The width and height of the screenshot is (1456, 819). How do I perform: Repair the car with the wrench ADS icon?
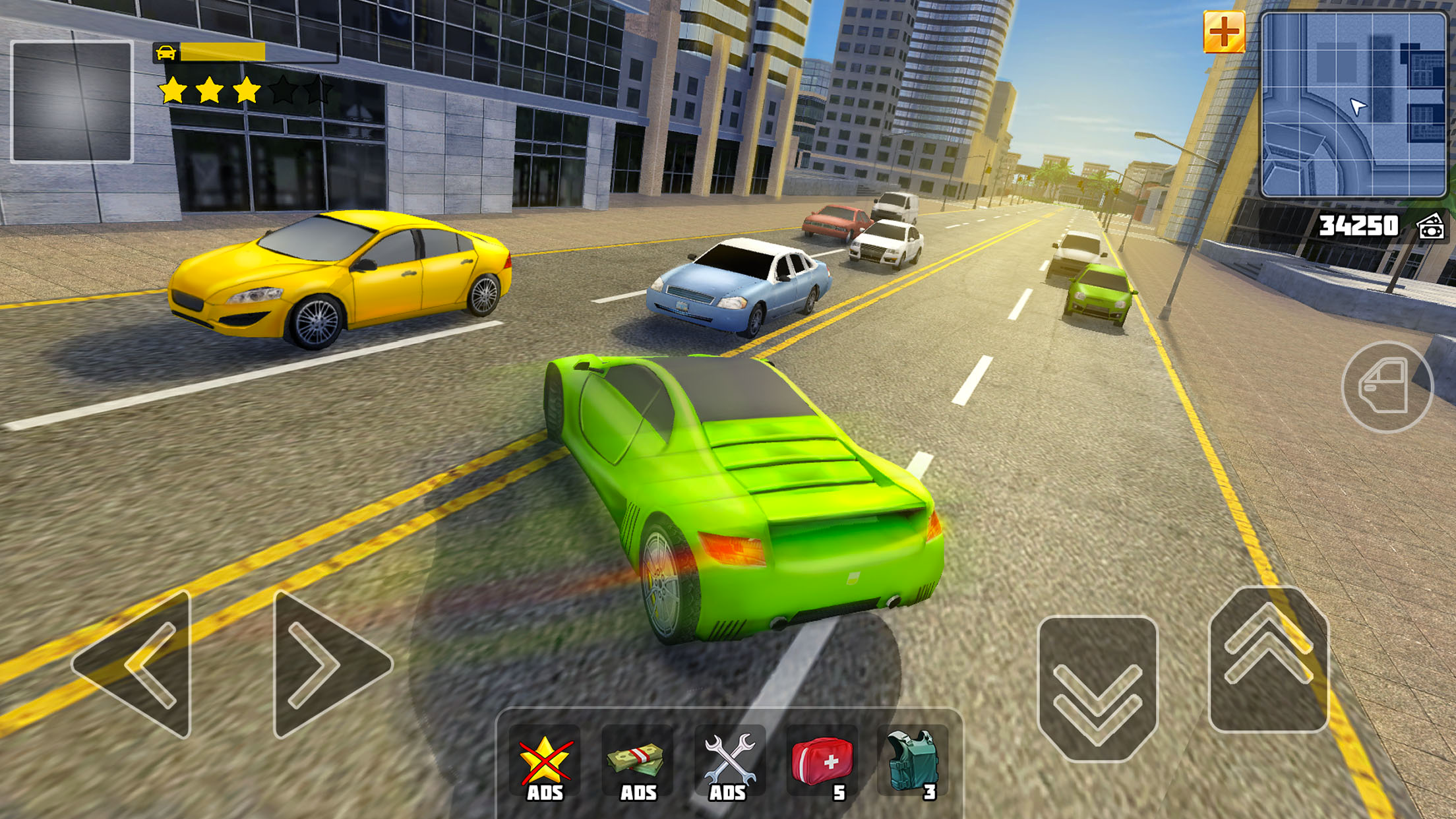coord(729,765)
